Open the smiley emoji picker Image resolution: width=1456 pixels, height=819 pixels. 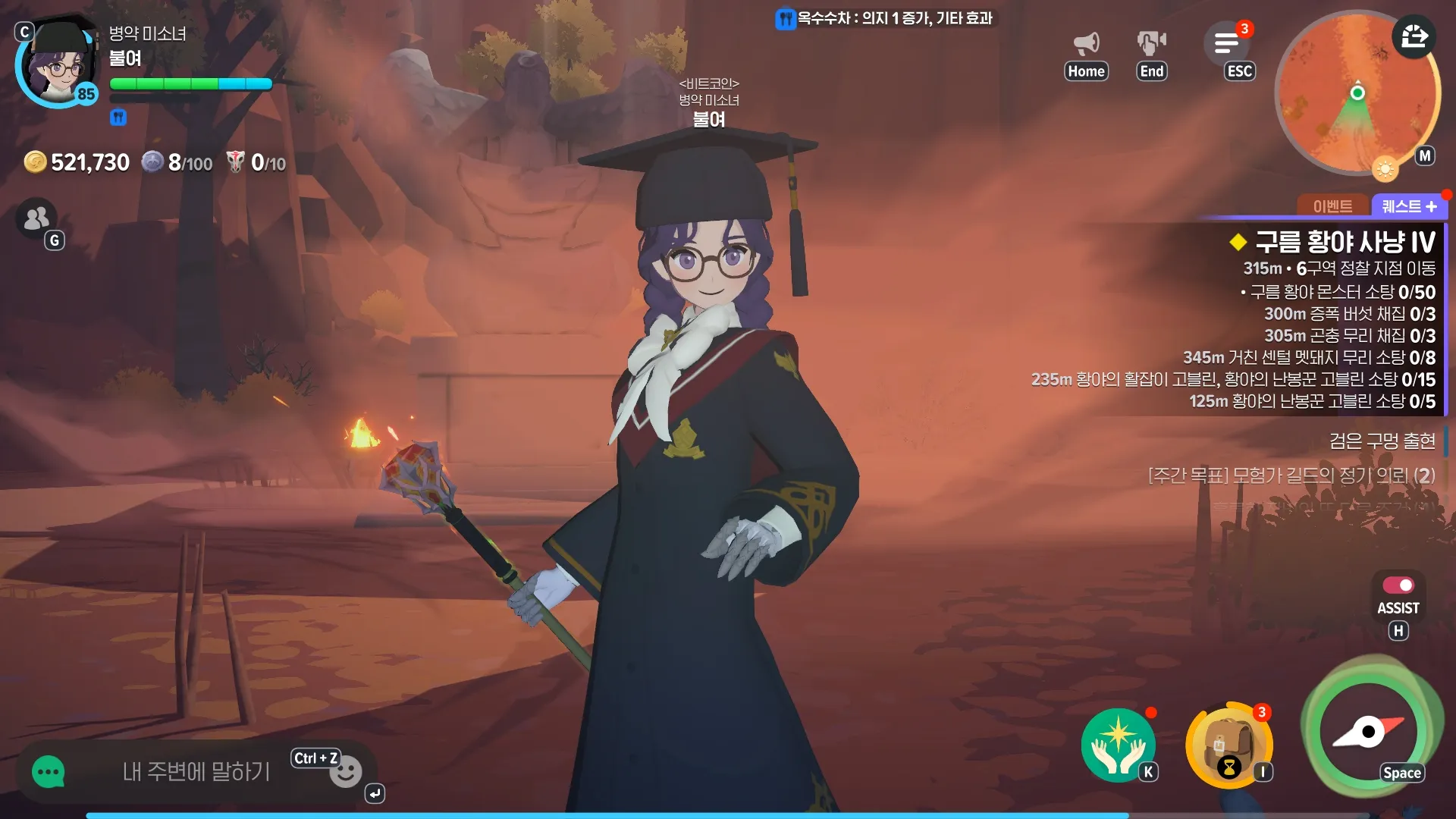[x=346, y=773]
